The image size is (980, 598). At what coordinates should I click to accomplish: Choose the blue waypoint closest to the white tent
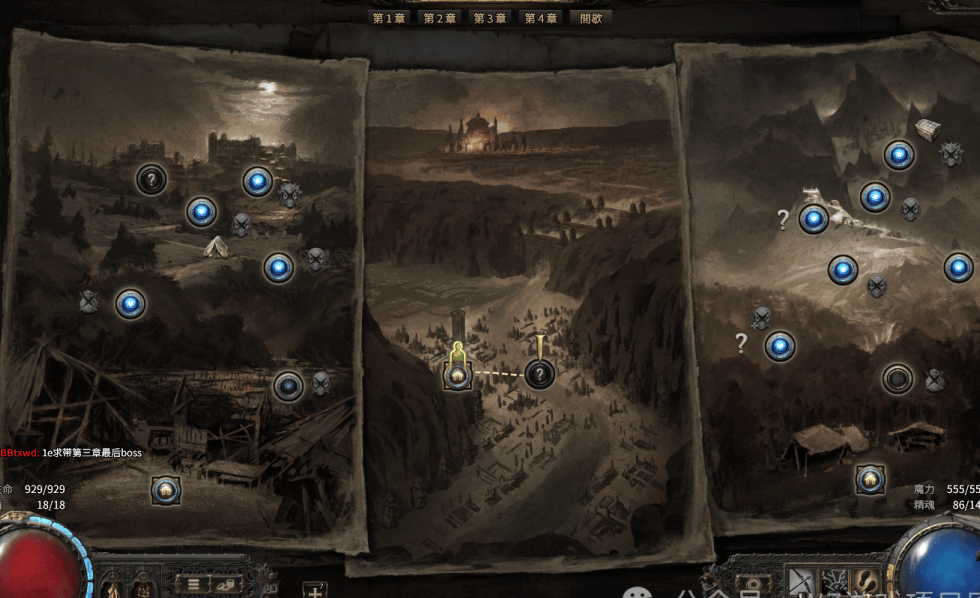tap(202, 212)
